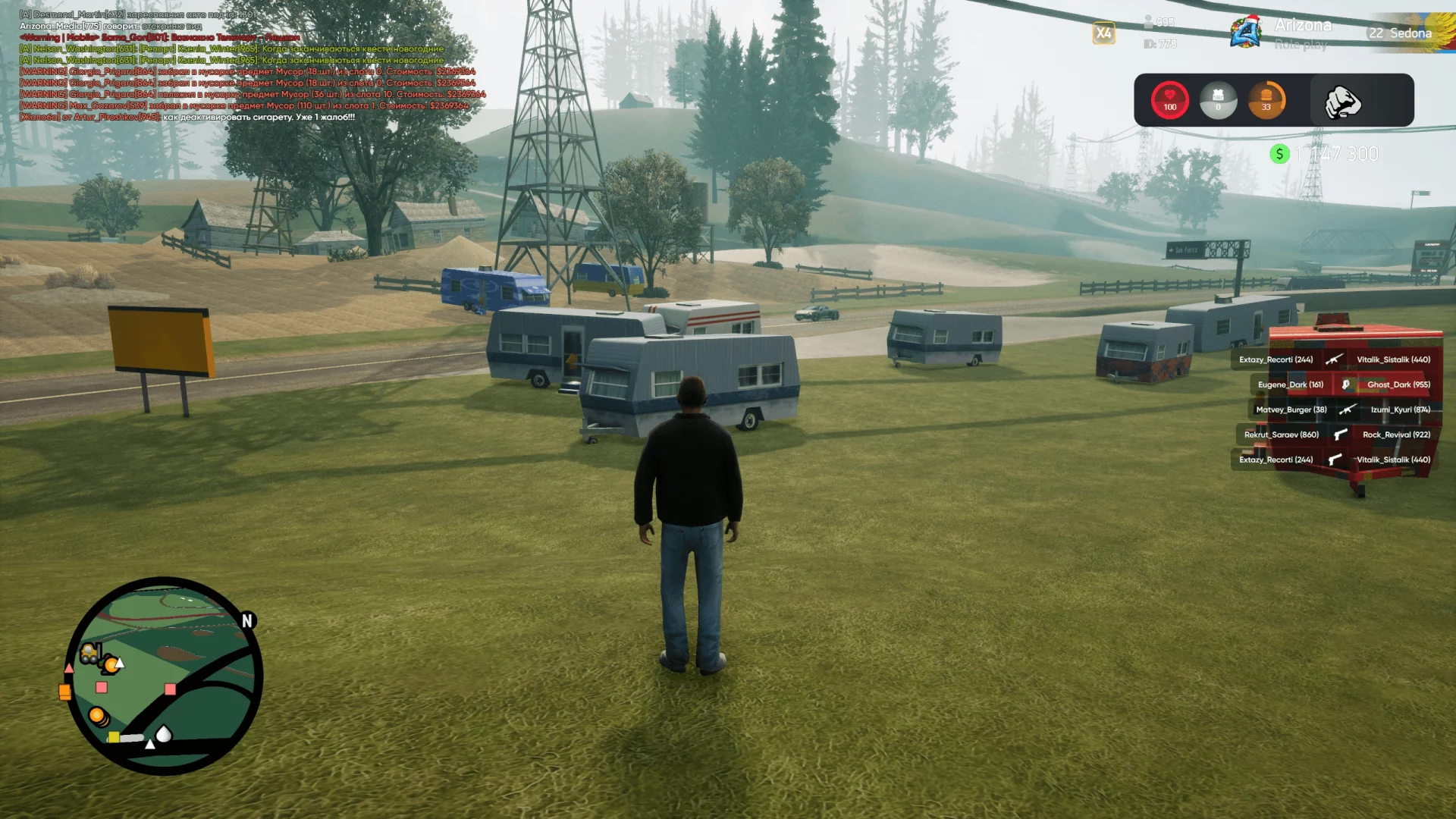Click the Sedona server name label
This screenshot has height=819, width=1456.
(x=1410, y=33)
